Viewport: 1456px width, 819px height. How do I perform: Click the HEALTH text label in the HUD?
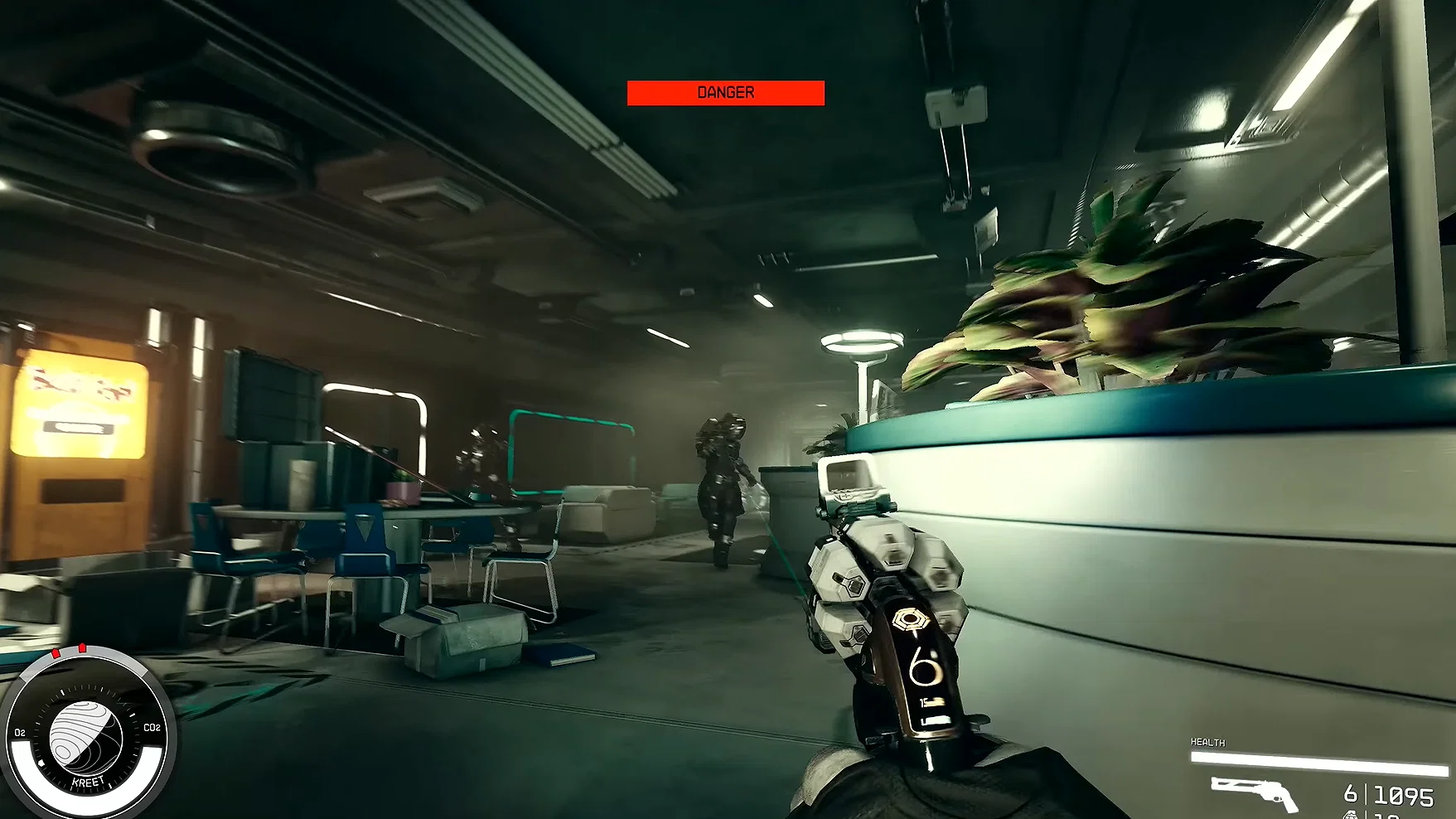tap(1208, 742)
